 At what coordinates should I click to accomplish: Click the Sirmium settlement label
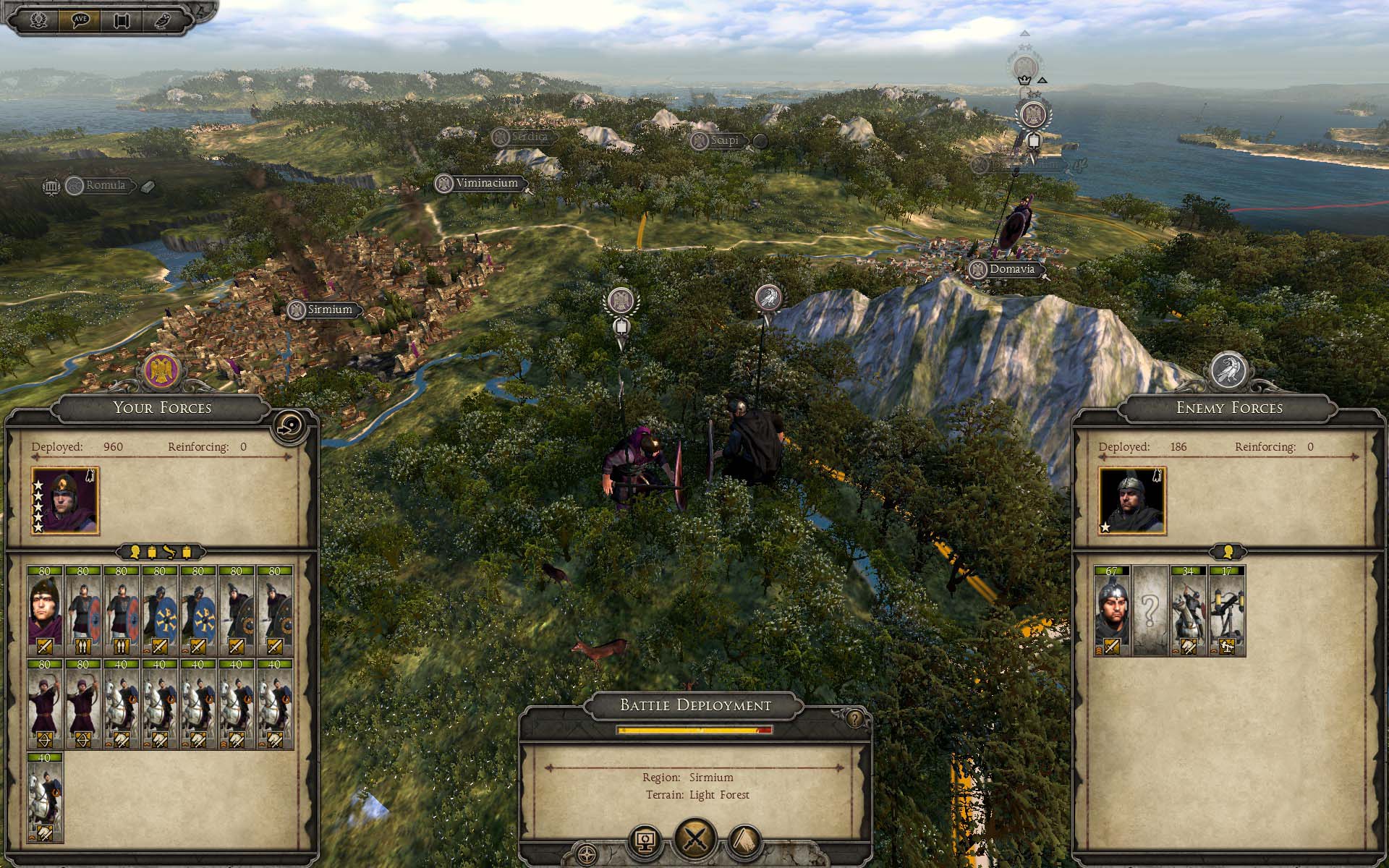[329, 310]
